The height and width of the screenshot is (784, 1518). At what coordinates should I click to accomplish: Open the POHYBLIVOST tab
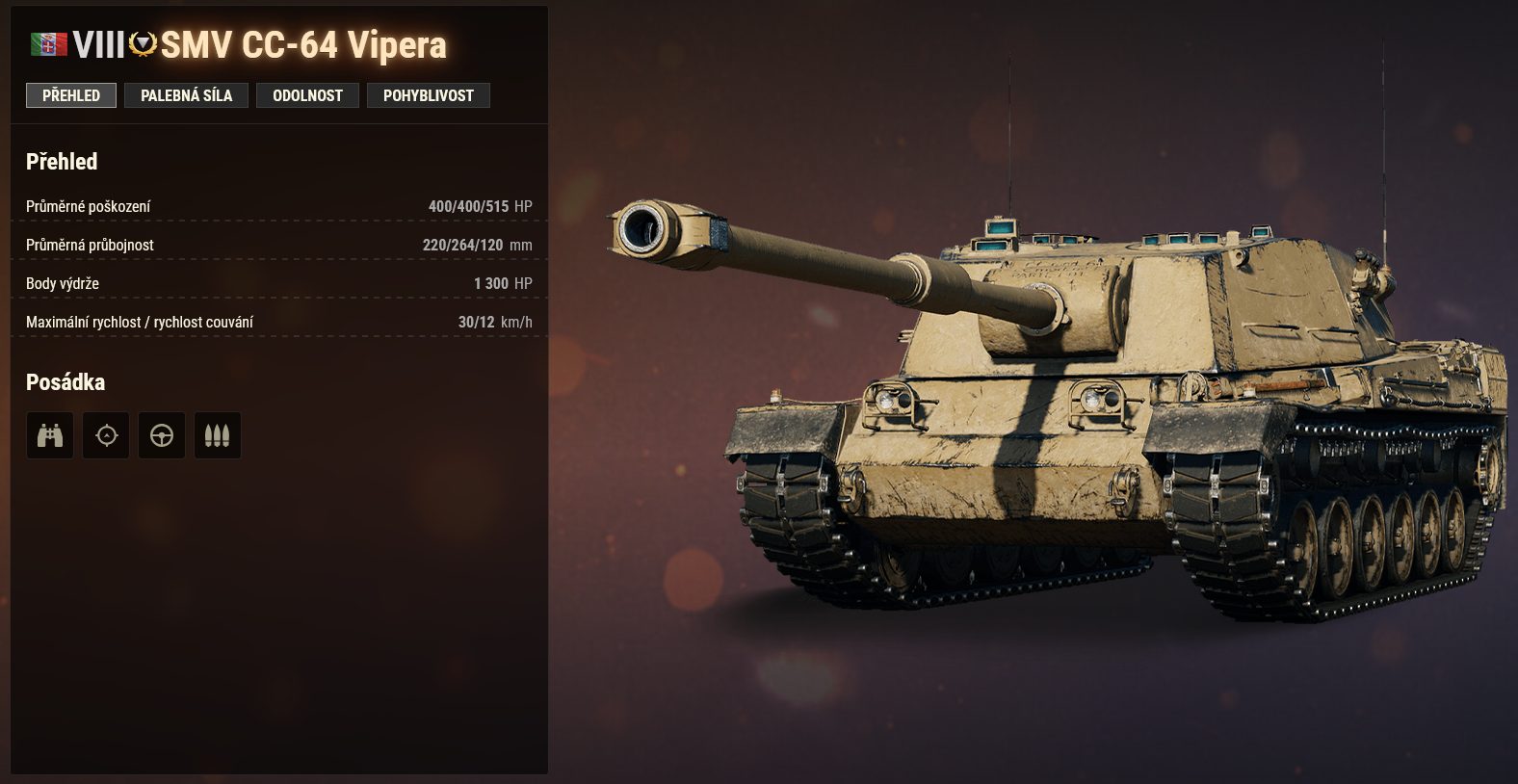click(429, 95)
